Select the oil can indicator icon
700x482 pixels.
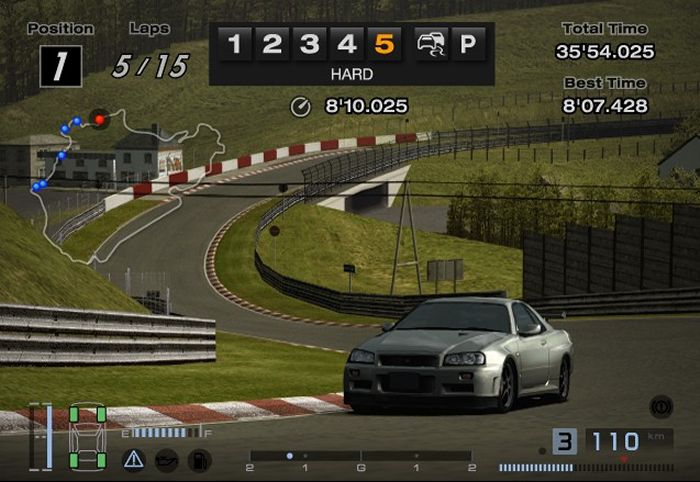(x=166, y=460)
